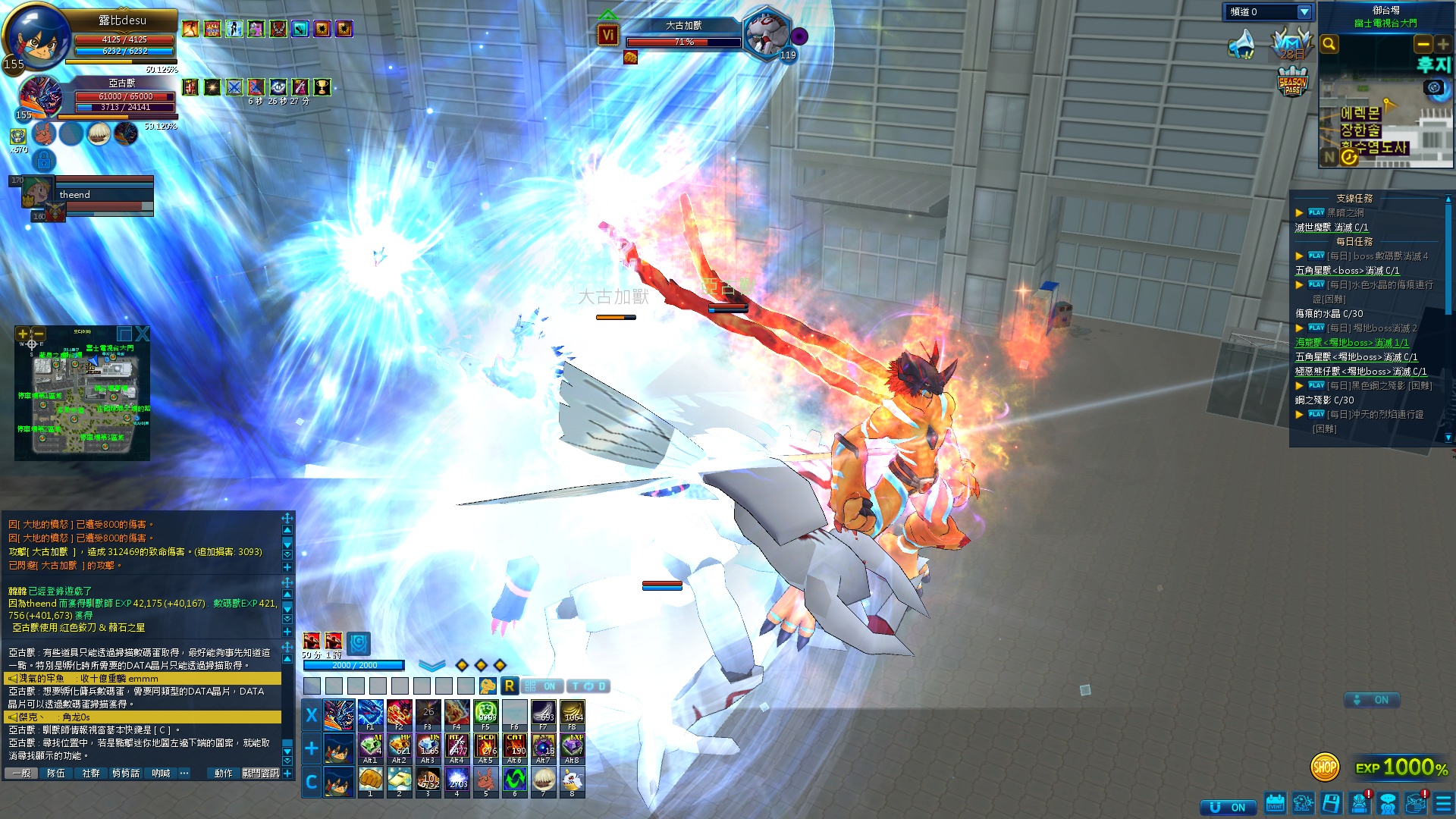
Task: Toggle the magnet auto-loot ON switch
Action: click(1227, 808)
